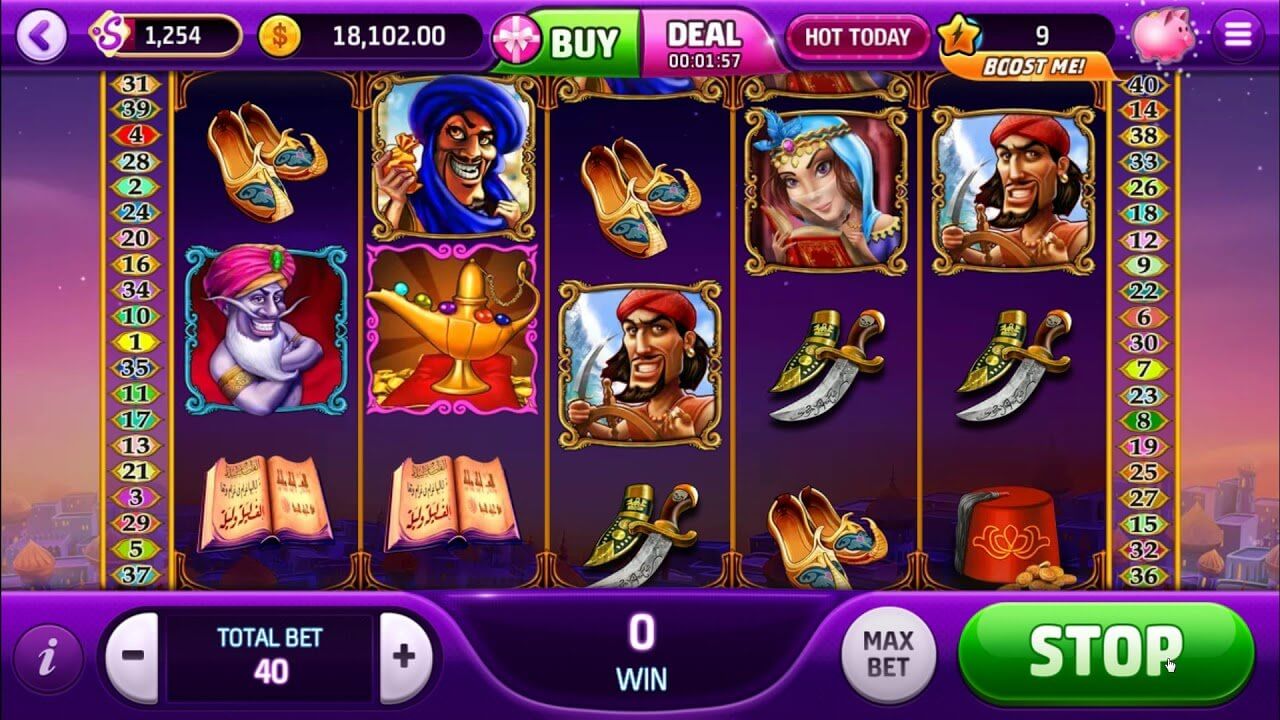
Task: Open the pink Deal offer
Action: (704, 42)
